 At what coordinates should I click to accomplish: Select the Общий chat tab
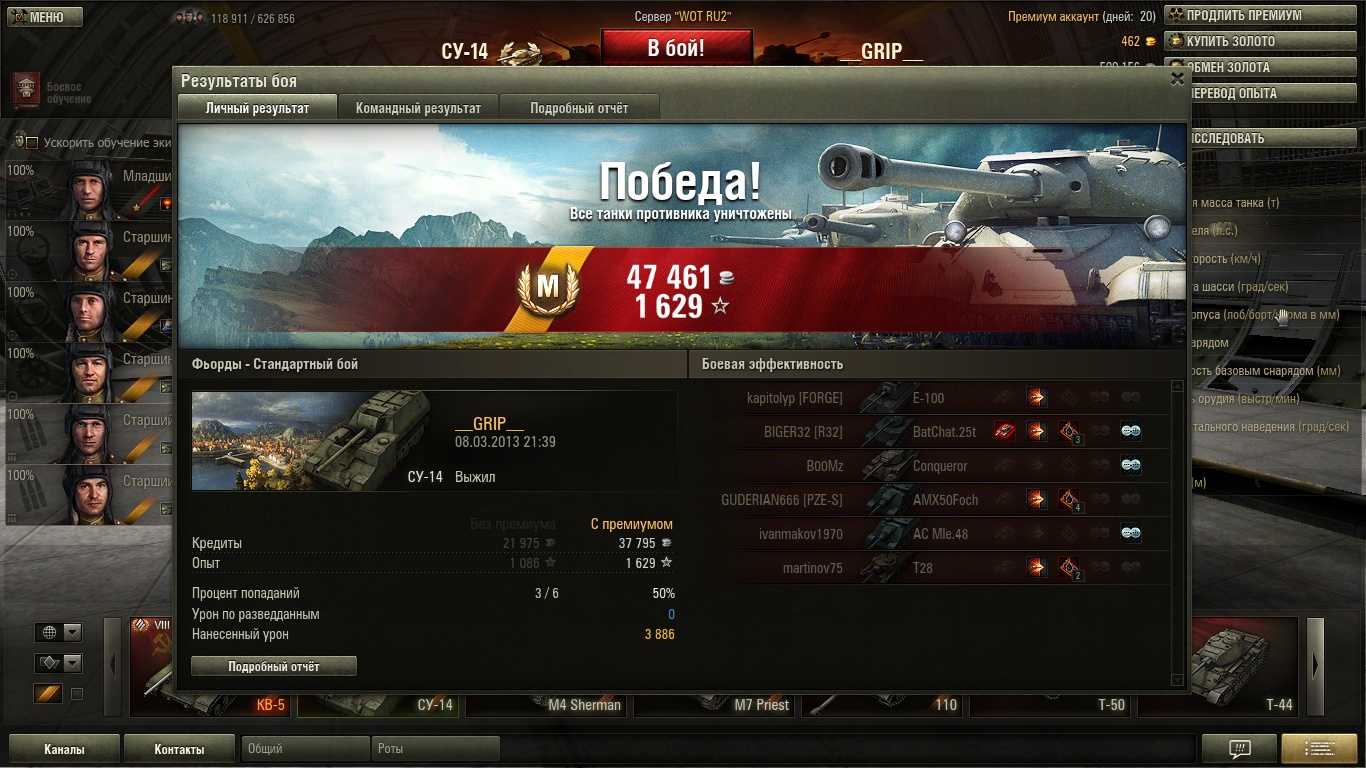pyautogui.click(x=304, y=749)
